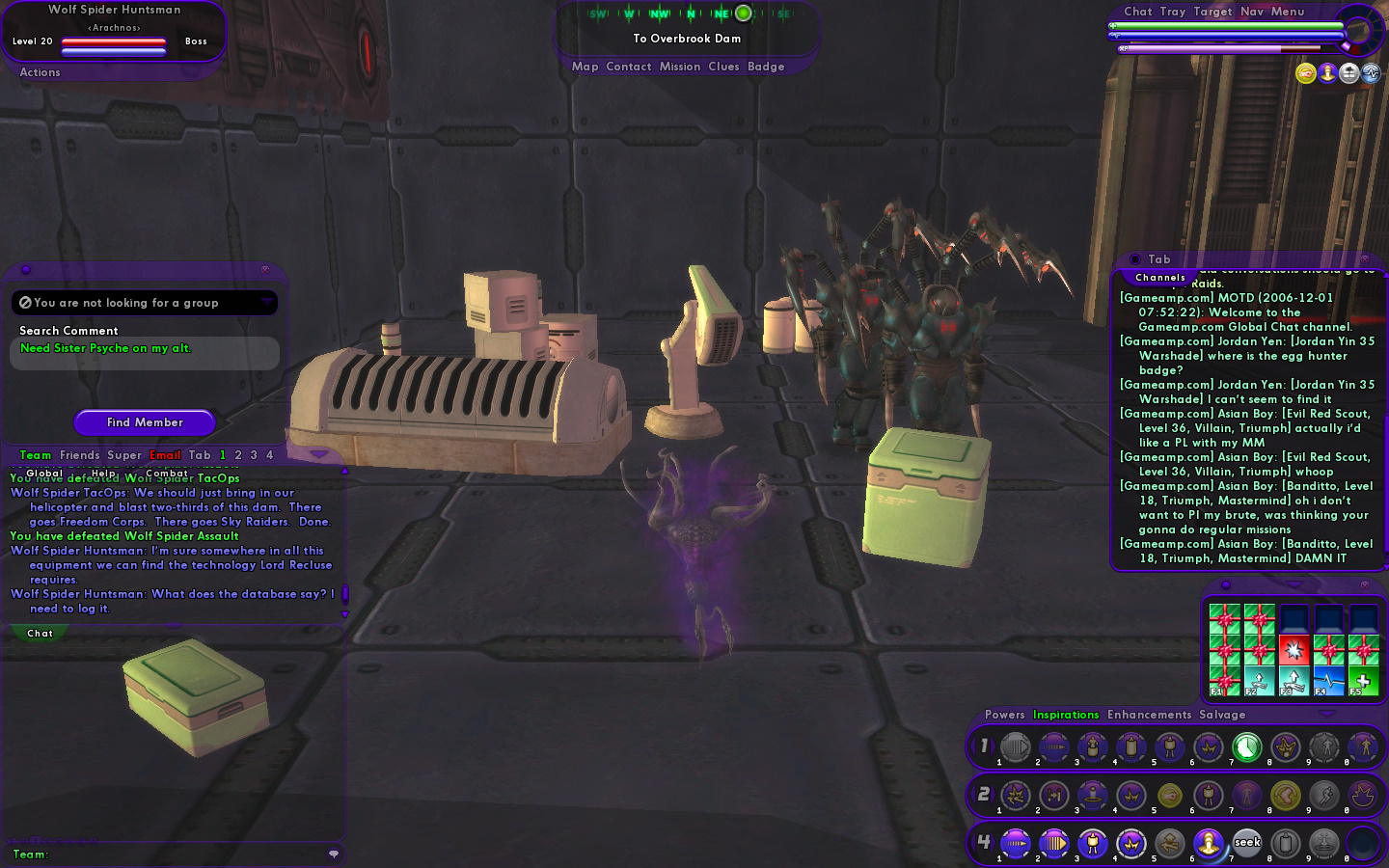Open the Map from the nav bar
The width and height of the screenshot is (1389, 868).
[585, 67]
